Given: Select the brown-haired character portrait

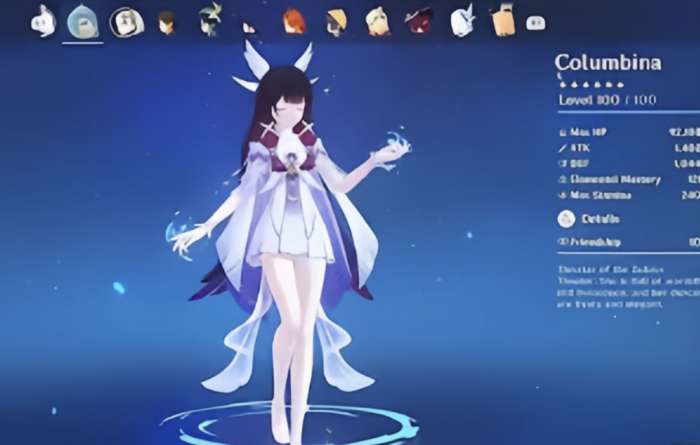Looking at the screenshot, I should [167, 20].
